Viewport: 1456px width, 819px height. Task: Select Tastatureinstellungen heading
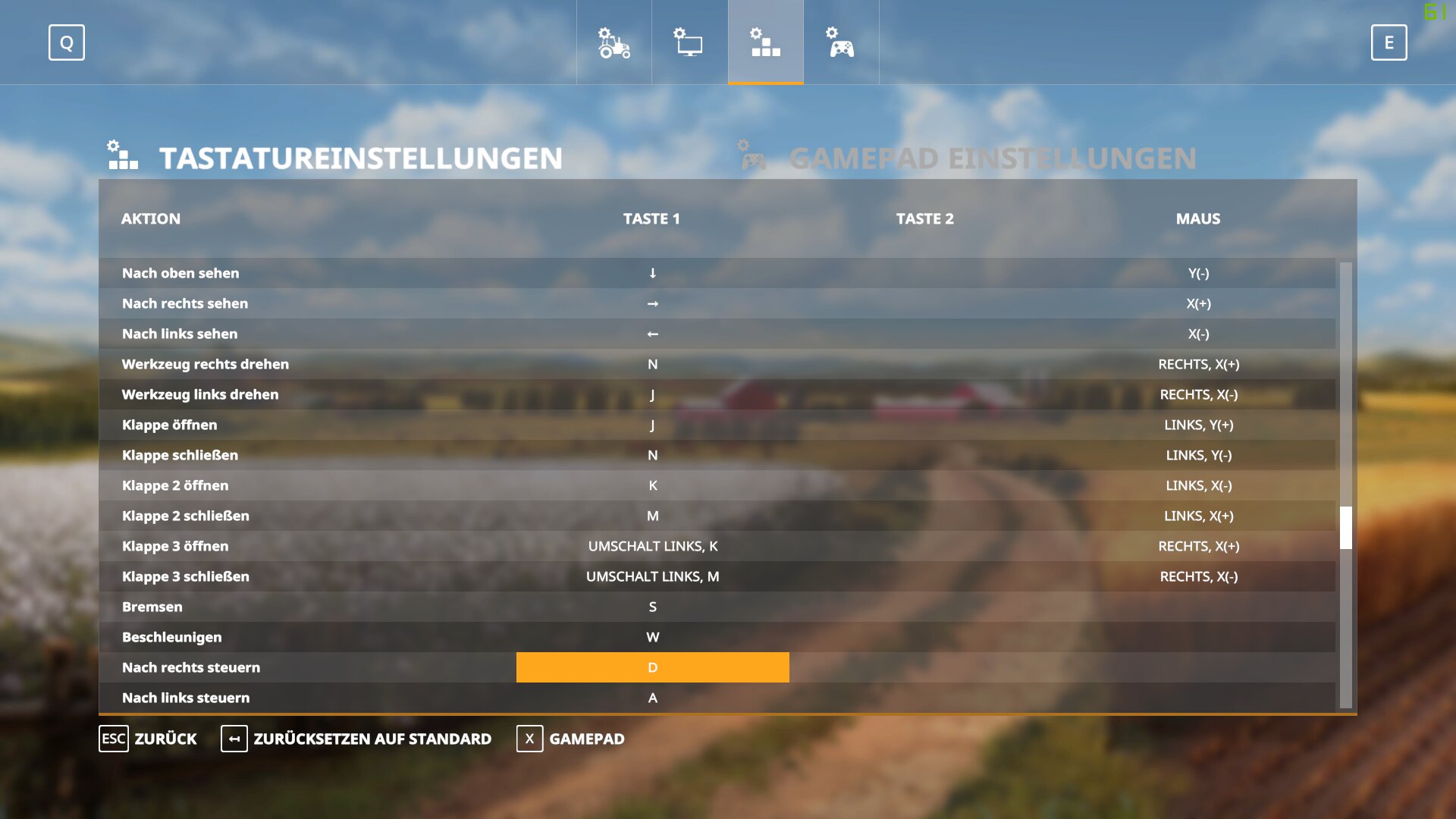tap(360, 158)
